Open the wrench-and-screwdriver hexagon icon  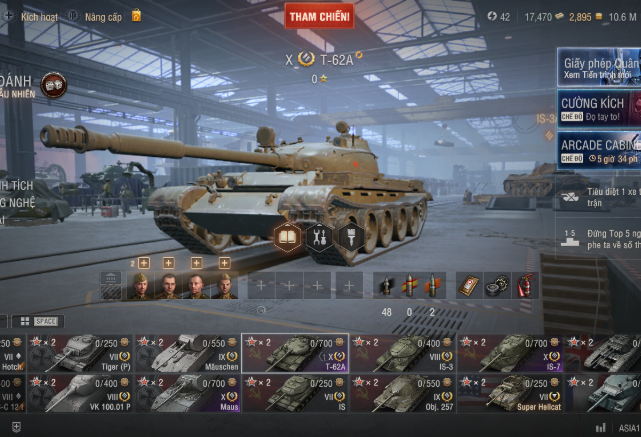pyautogui.click(x=320, y=237)
